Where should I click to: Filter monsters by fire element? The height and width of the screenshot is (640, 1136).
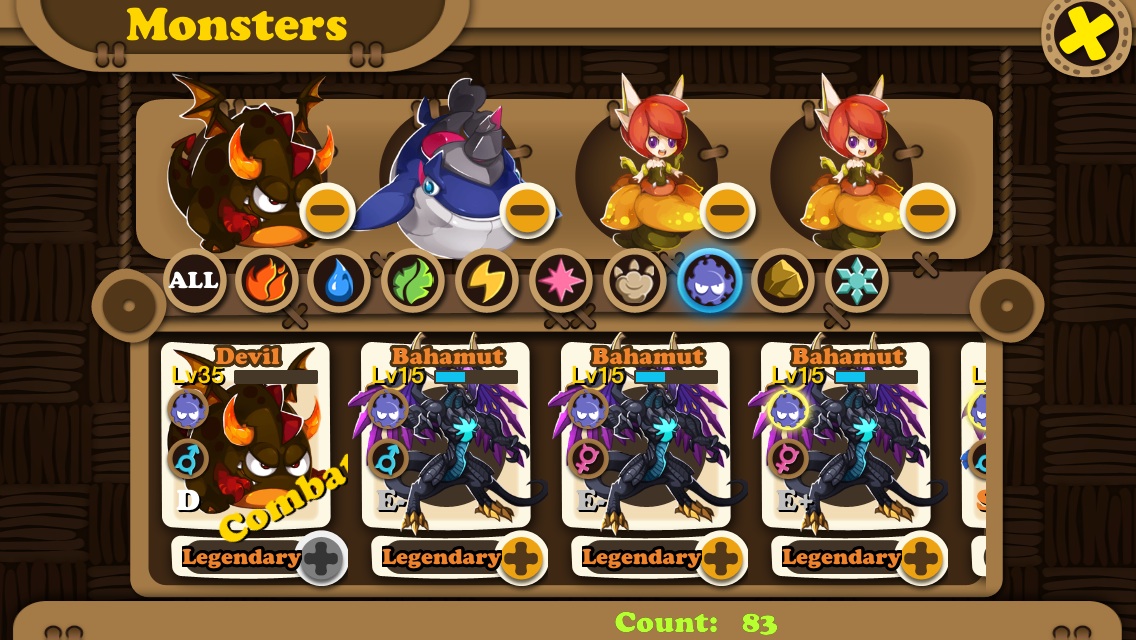pos(267,280)
